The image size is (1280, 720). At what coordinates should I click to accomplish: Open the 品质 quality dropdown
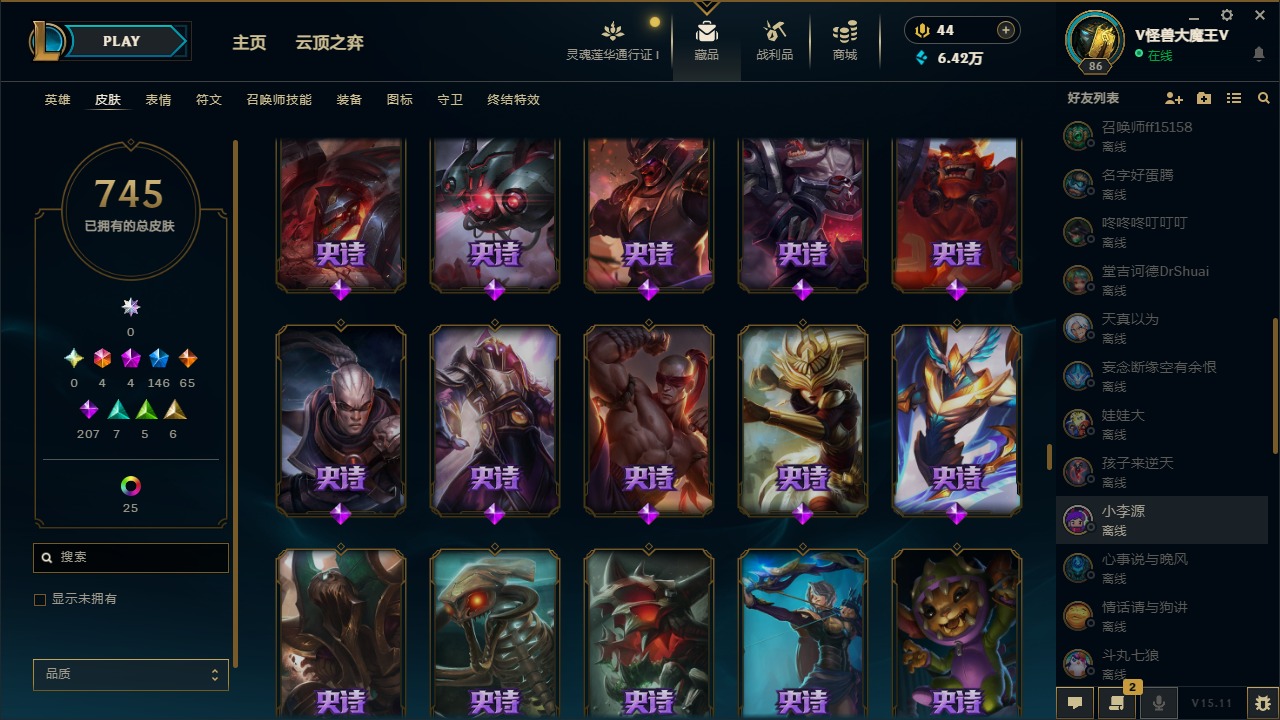(x=130, y=674)
